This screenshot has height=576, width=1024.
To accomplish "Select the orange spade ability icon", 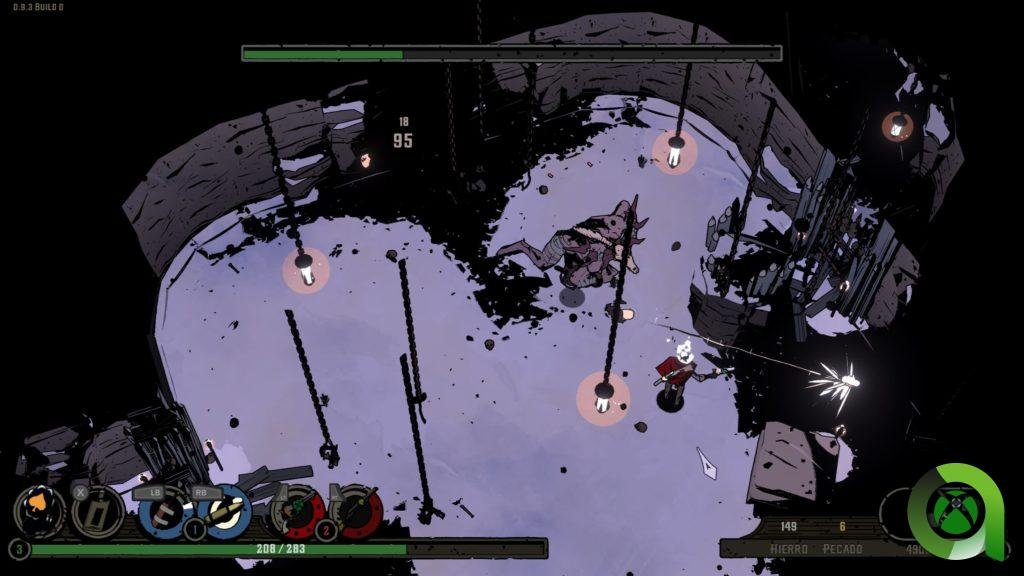I will tap(39, 510).
